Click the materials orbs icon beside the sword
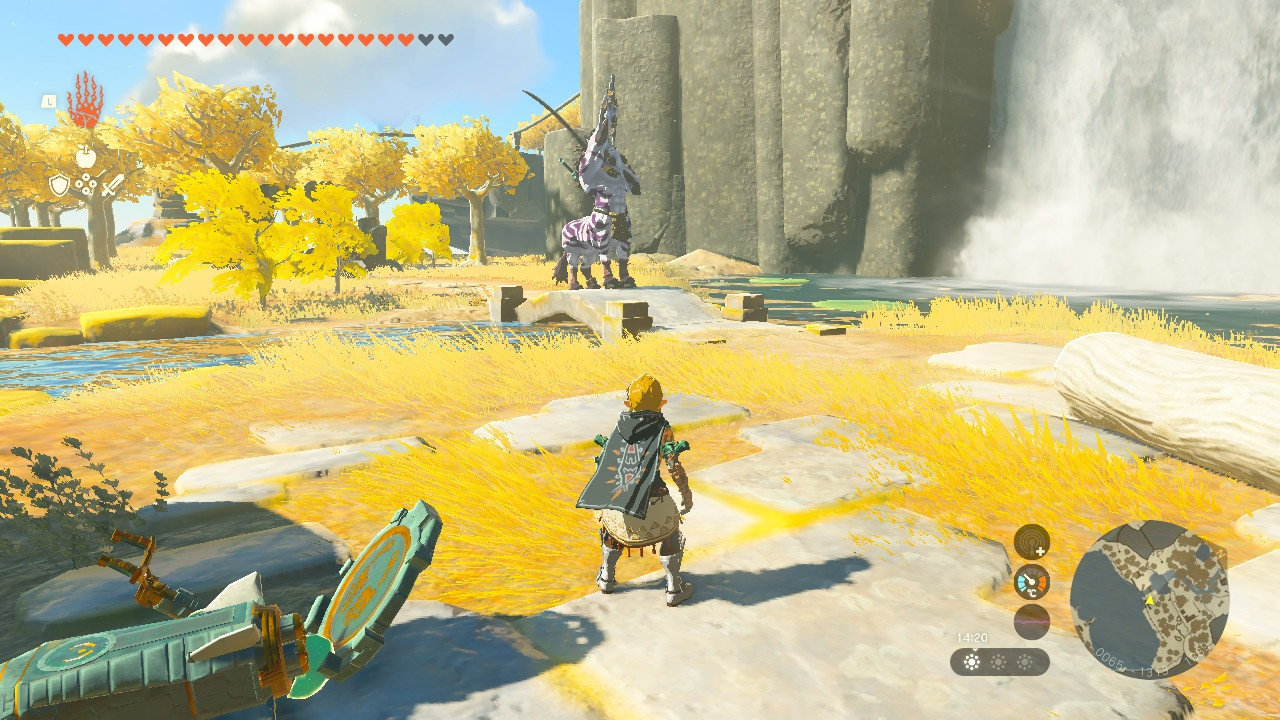 click(86, 183)
